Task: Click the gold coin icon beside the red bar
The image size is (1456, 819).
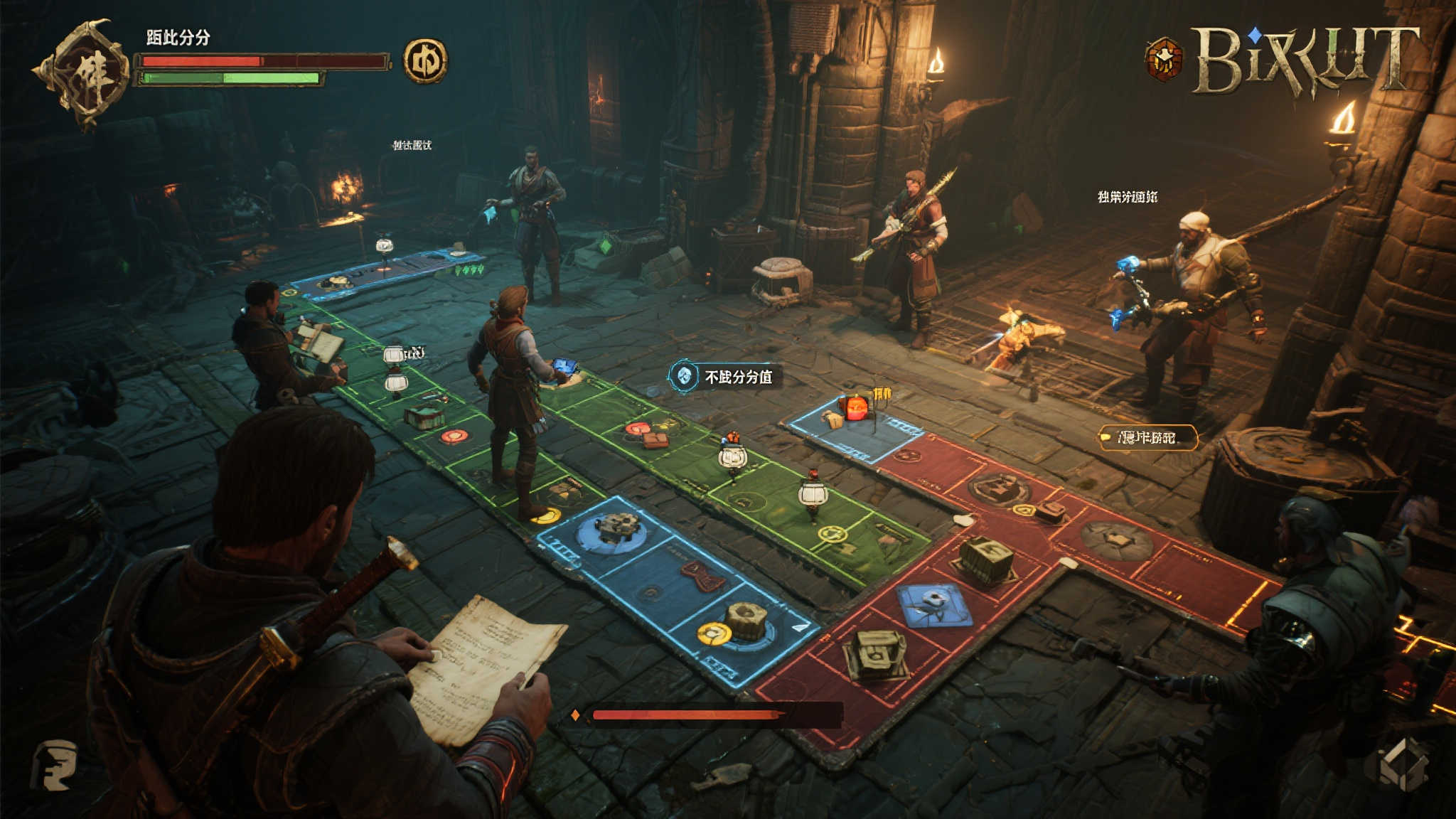Action: click(x=425, y=61)
